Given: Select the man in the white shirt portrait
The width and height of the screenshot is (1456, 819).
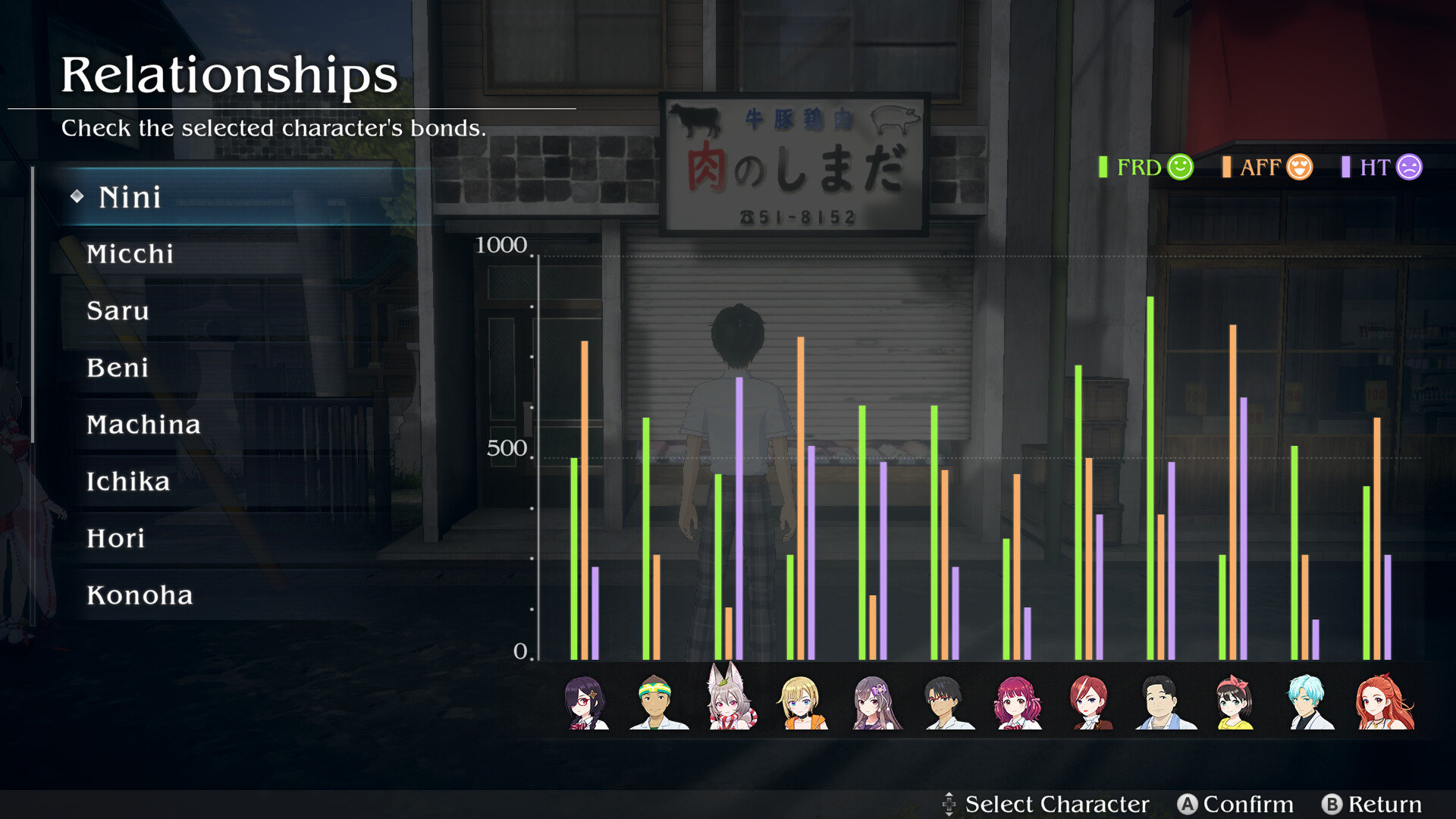Looking at the screenshot, I should point(1165,705).
